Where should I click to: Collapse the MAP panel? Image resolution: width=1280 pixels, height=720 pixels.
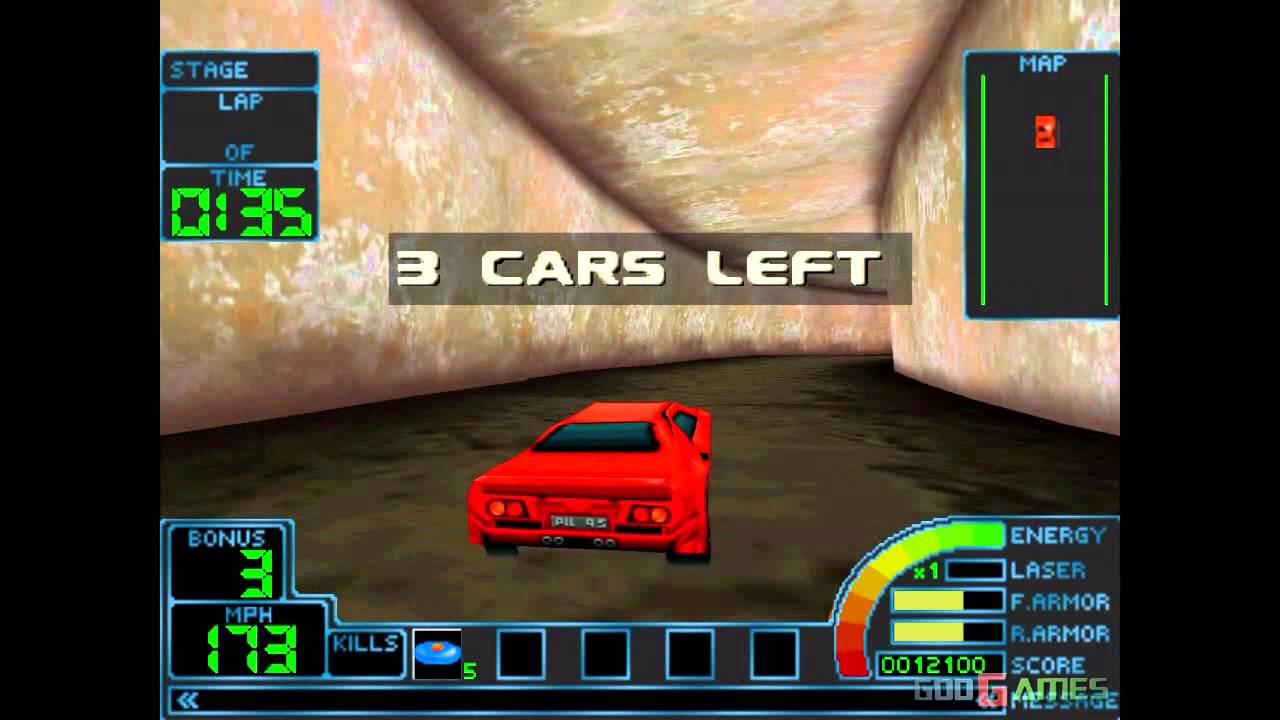click(x=1042, y=61)
